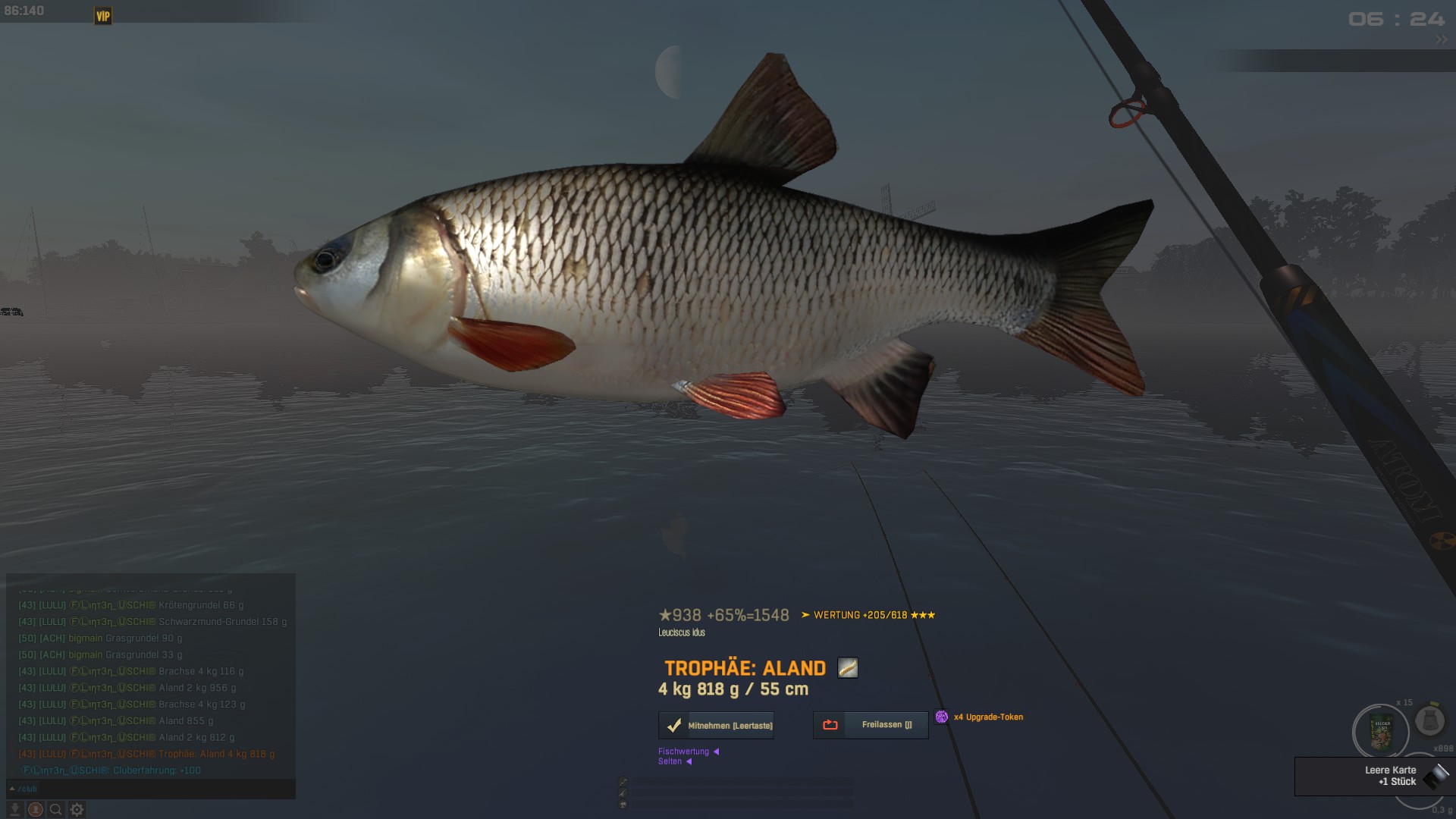Click the chat input field showing /club

click(152, 789)
